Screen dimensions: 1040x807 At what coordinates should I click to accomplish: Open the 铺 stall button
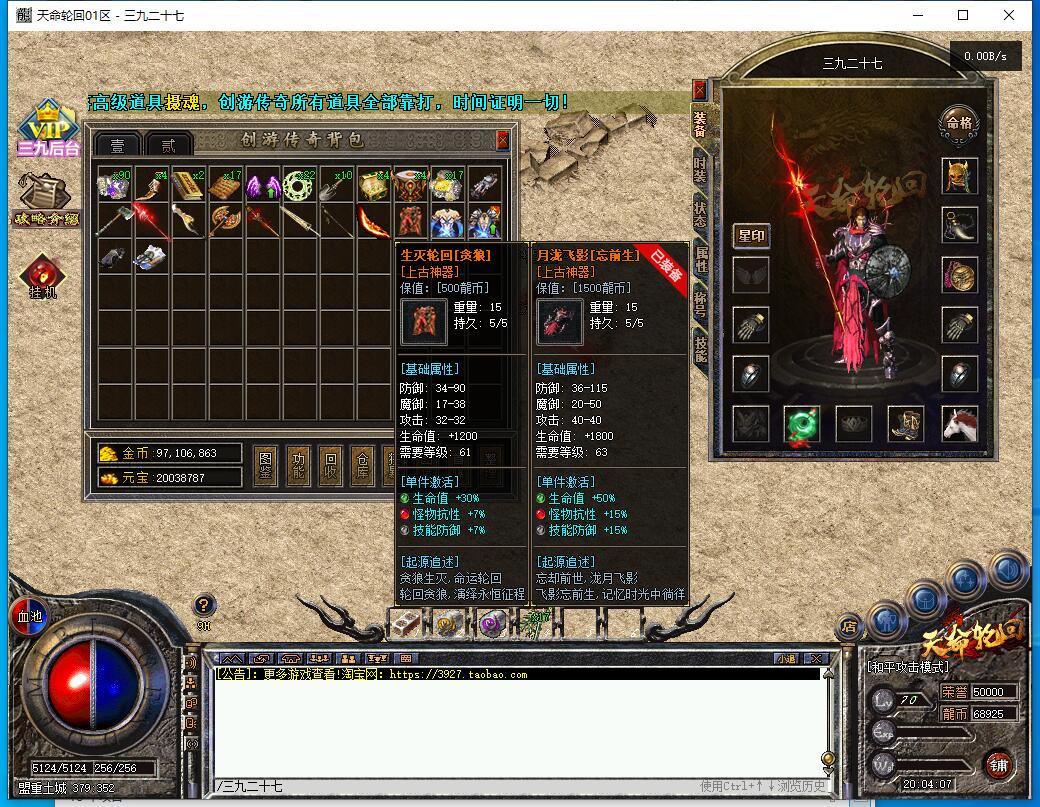click(x=998, y=764)
